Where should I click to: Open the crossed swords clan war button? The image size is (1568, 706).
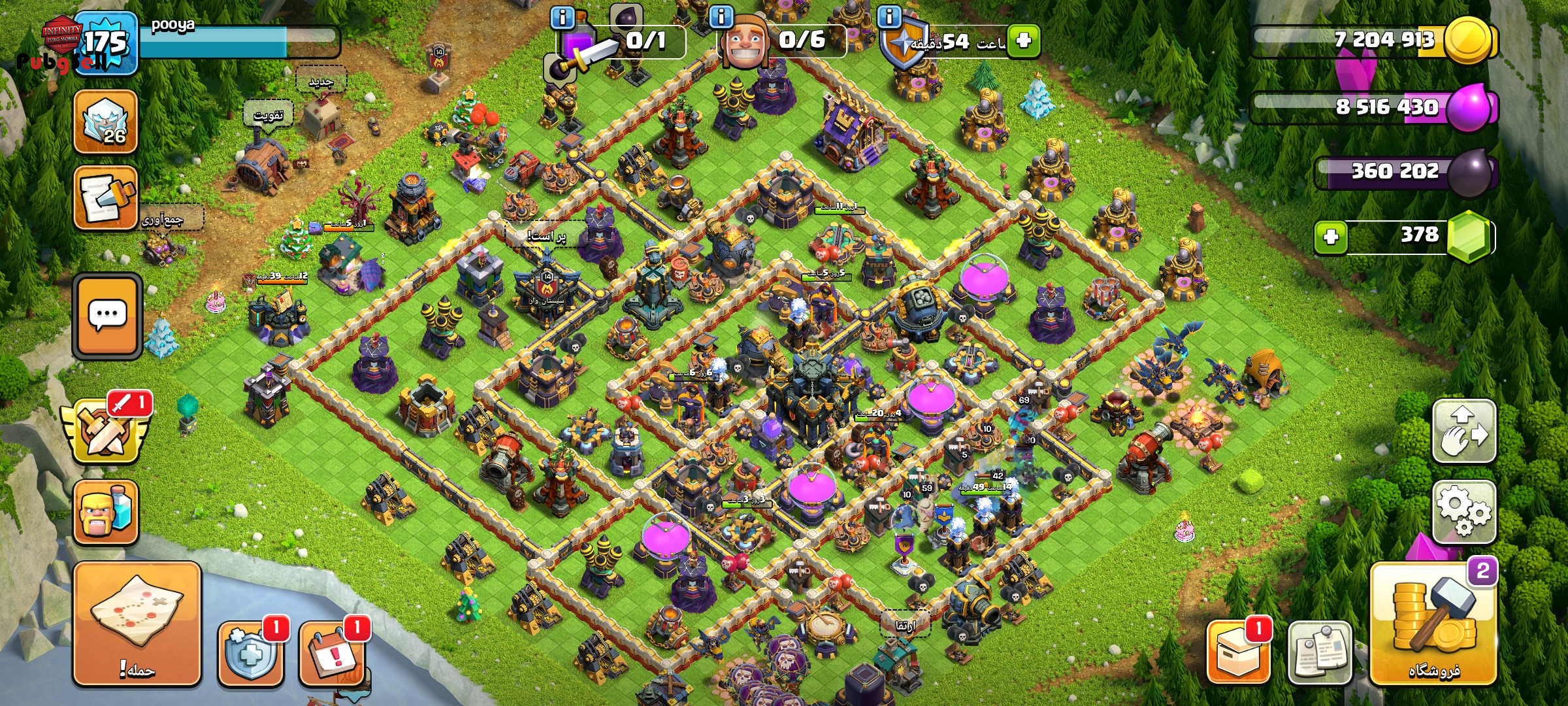(x=106, y=429)
